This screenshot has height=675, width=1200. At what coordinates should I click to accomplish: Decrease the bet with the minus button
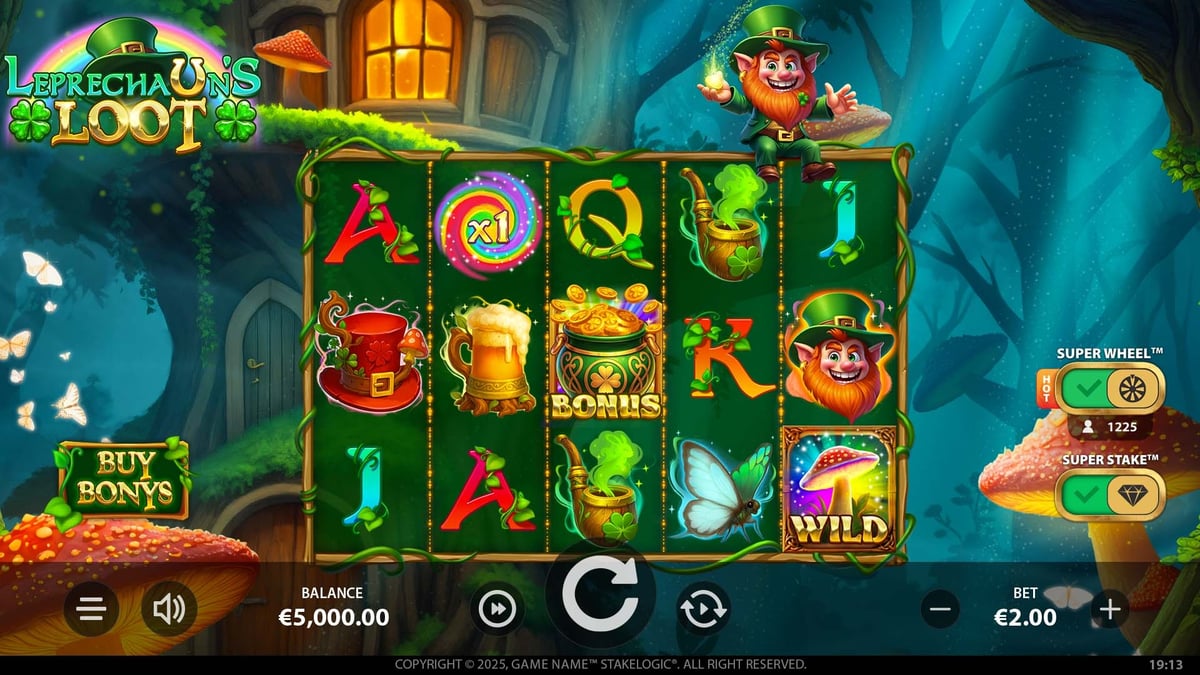click(940, 608)
